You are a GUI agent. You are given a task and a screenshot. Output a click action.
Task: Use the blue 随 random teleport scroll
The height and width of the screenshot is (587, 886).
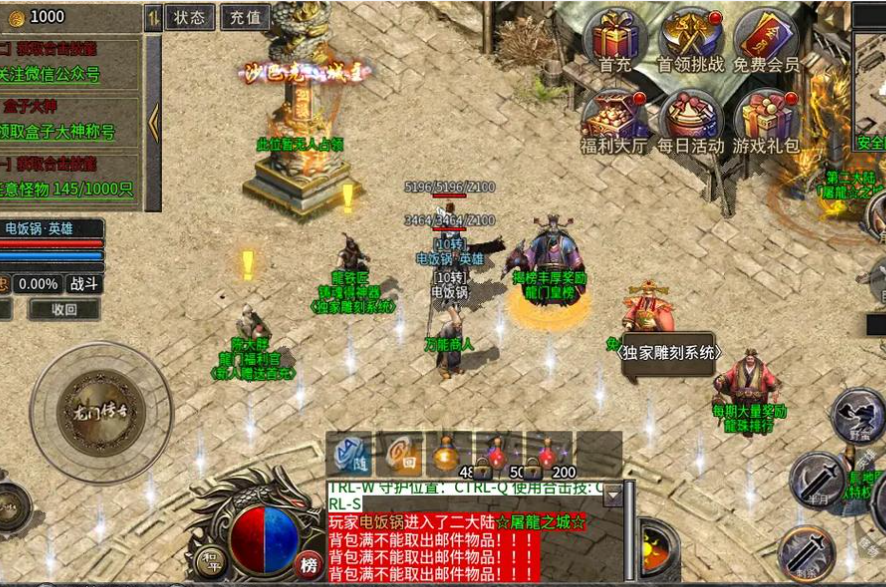click(349, 454)
